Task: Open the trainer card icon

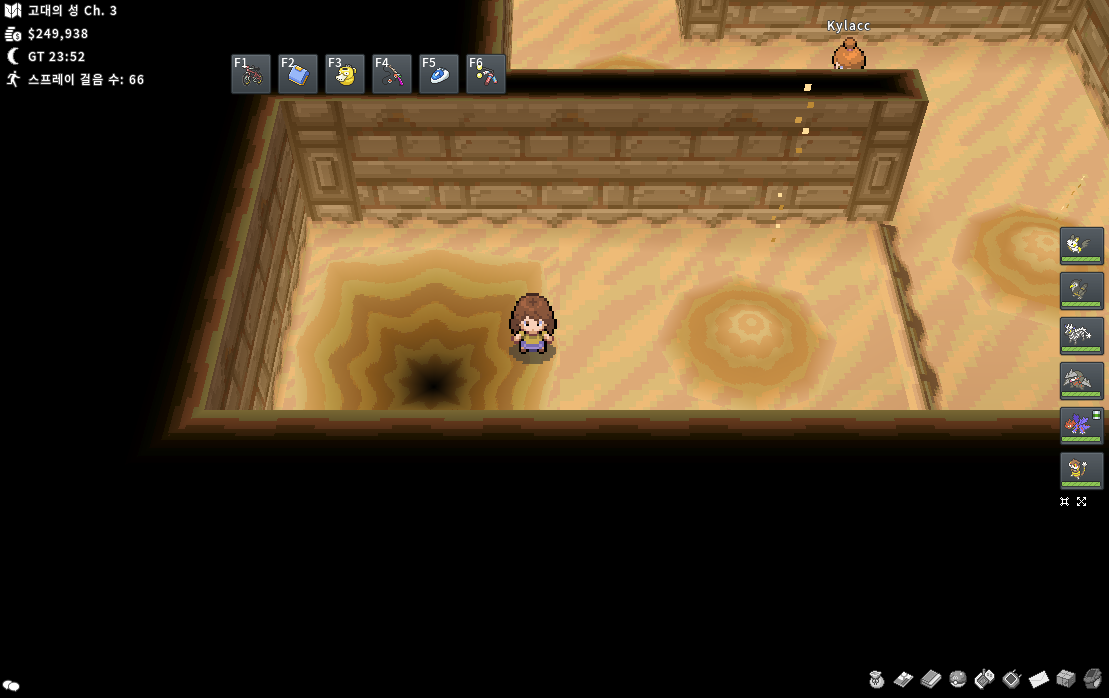Action: 904,680
